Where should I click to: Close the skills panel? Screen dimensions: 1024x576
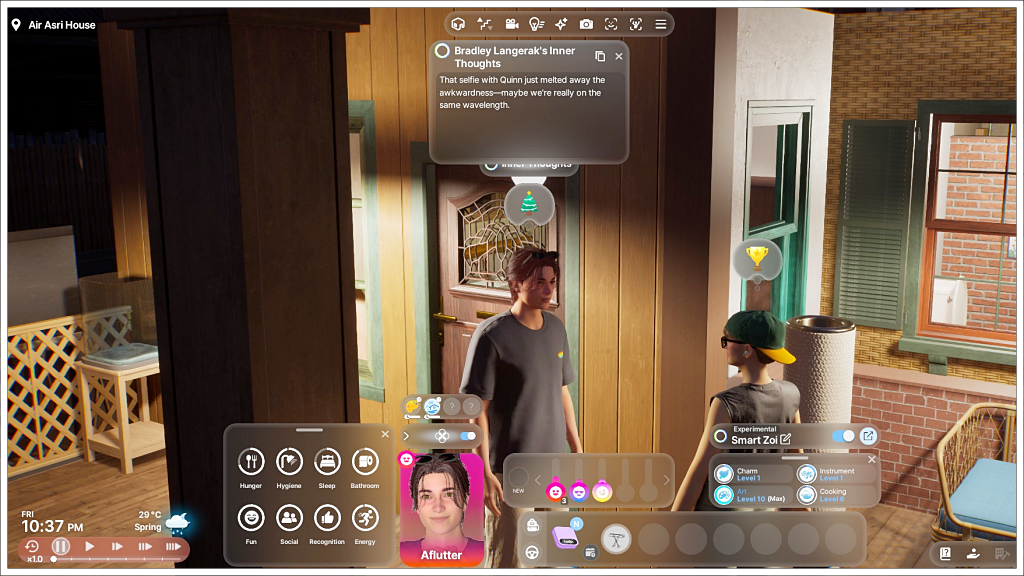tap(871, 459)
